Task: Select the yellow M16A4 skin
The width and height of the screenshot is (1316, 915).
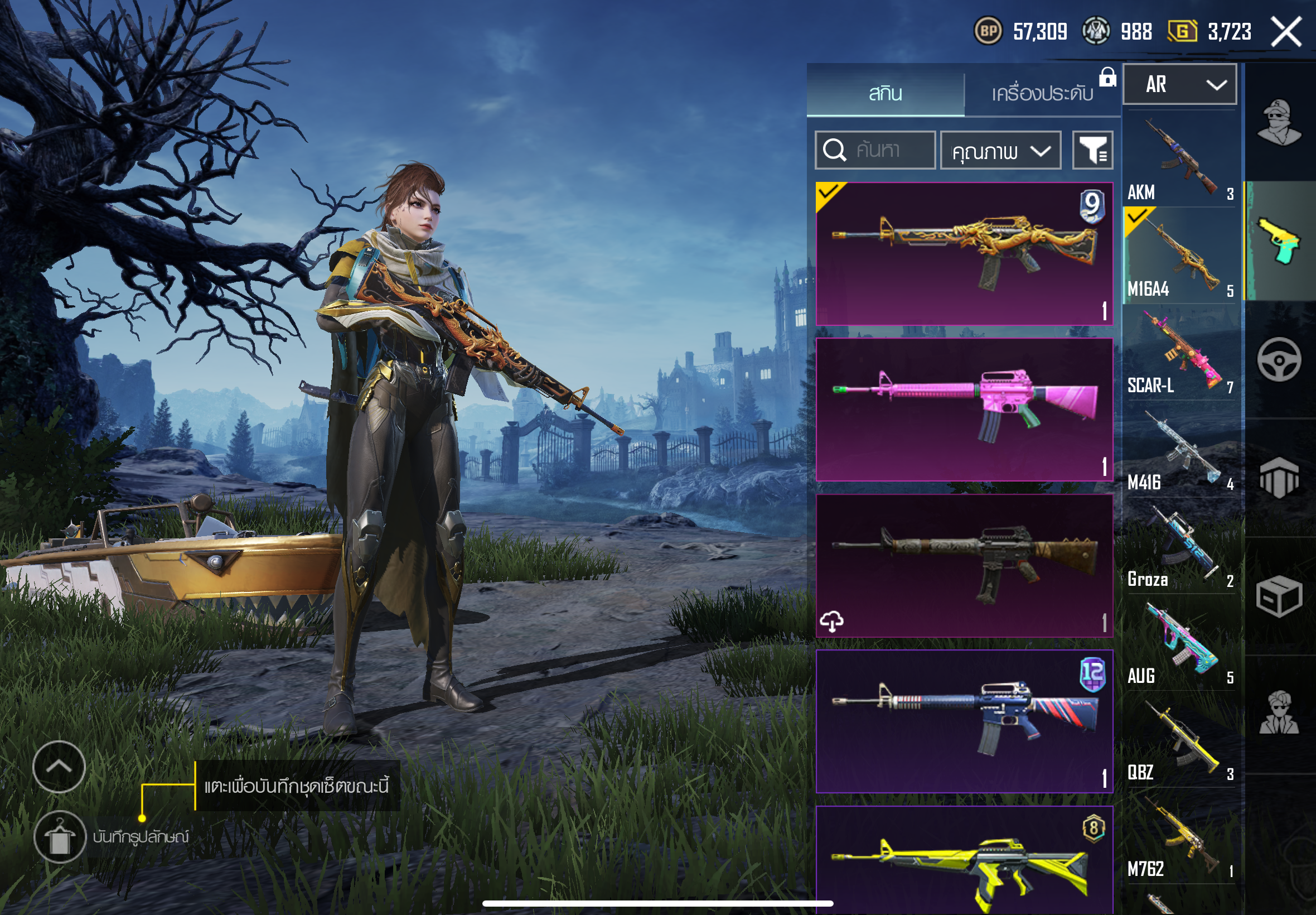Action: coord(964,860)
